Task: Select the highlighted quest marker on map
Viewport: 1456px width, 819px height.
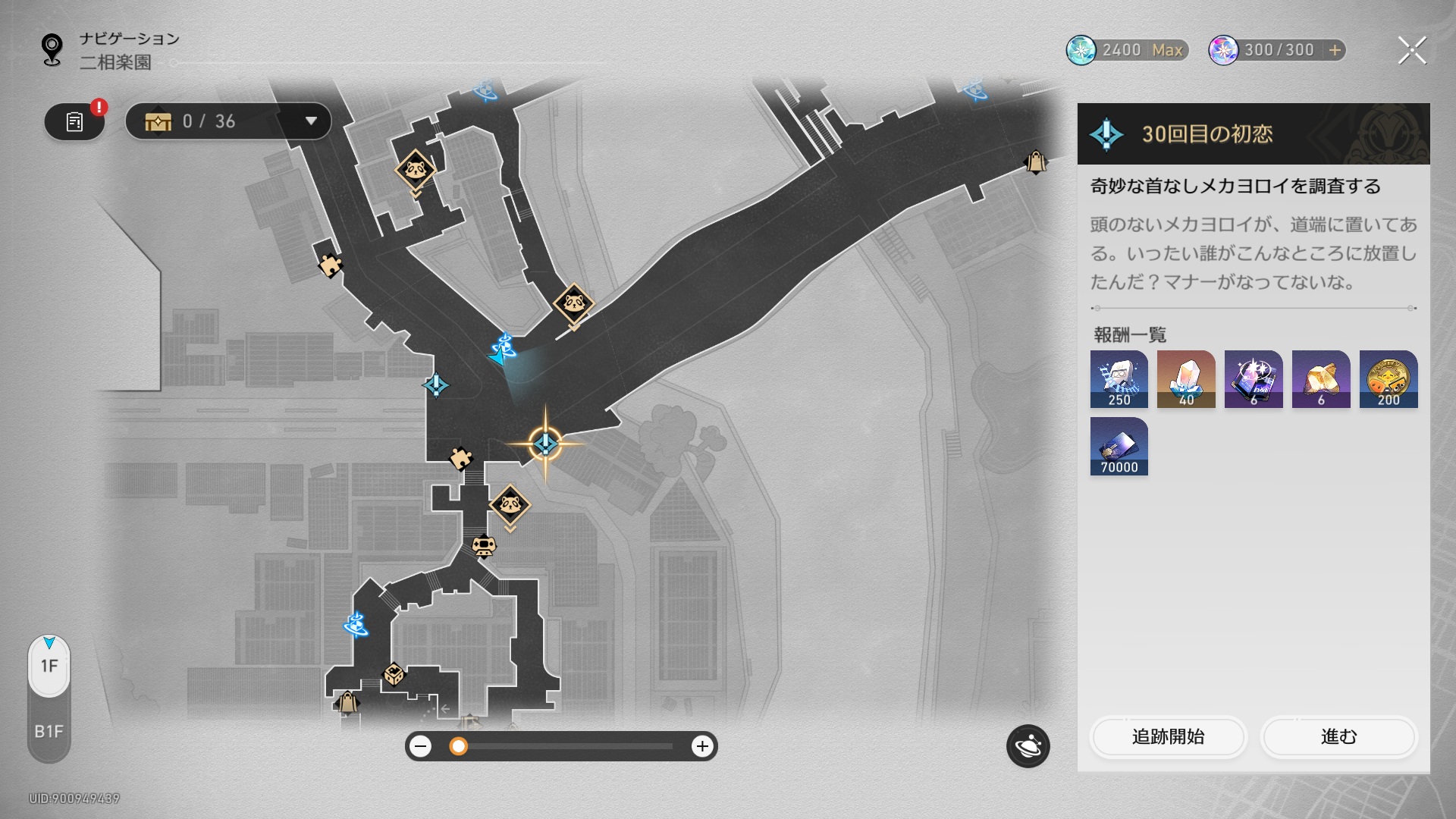Action: [x=545, y=444]
